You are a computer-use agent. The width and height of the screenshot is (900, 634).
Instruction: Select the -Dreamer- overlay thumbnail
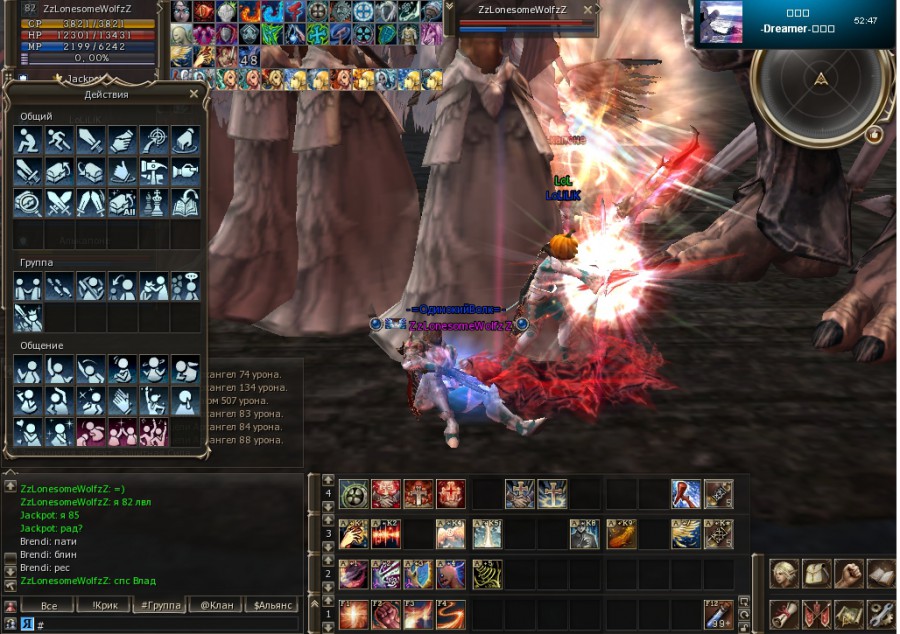click(722, 23)
